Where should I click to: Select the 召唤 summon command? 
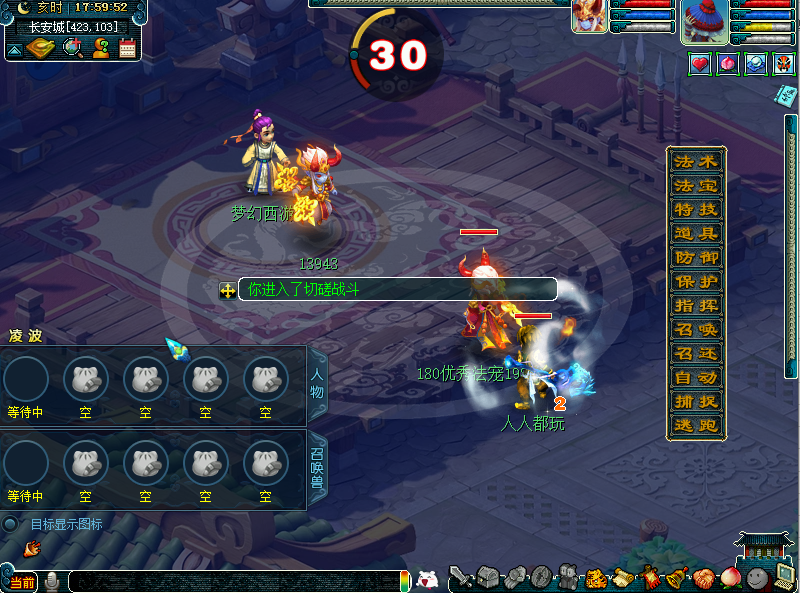pos(696,330)
